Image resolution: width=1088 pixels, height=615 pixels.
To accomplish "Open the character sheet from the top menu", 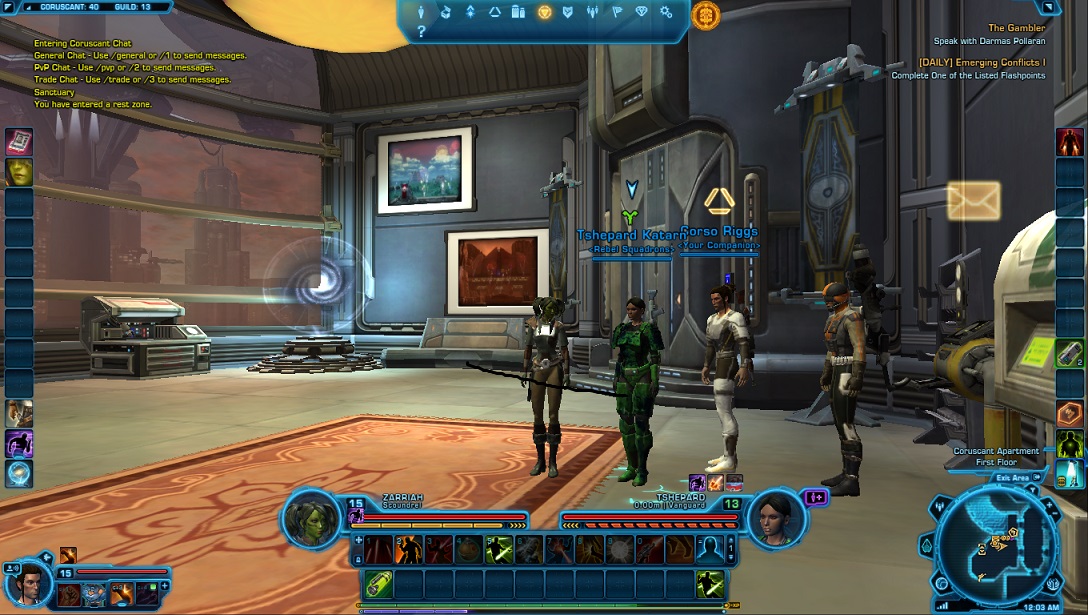I will click(x=422, y=12).
